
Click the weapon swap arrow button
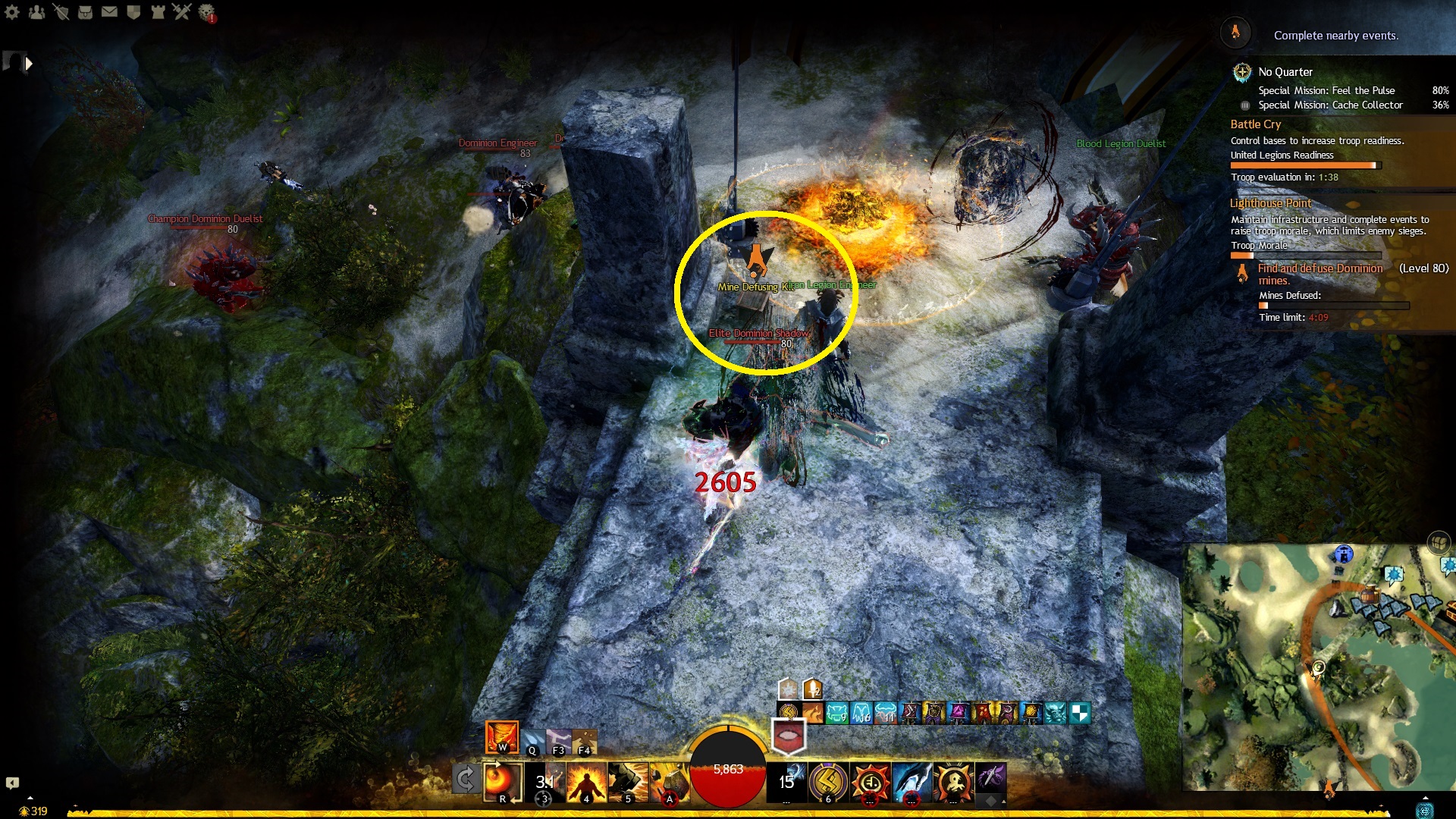465,780
